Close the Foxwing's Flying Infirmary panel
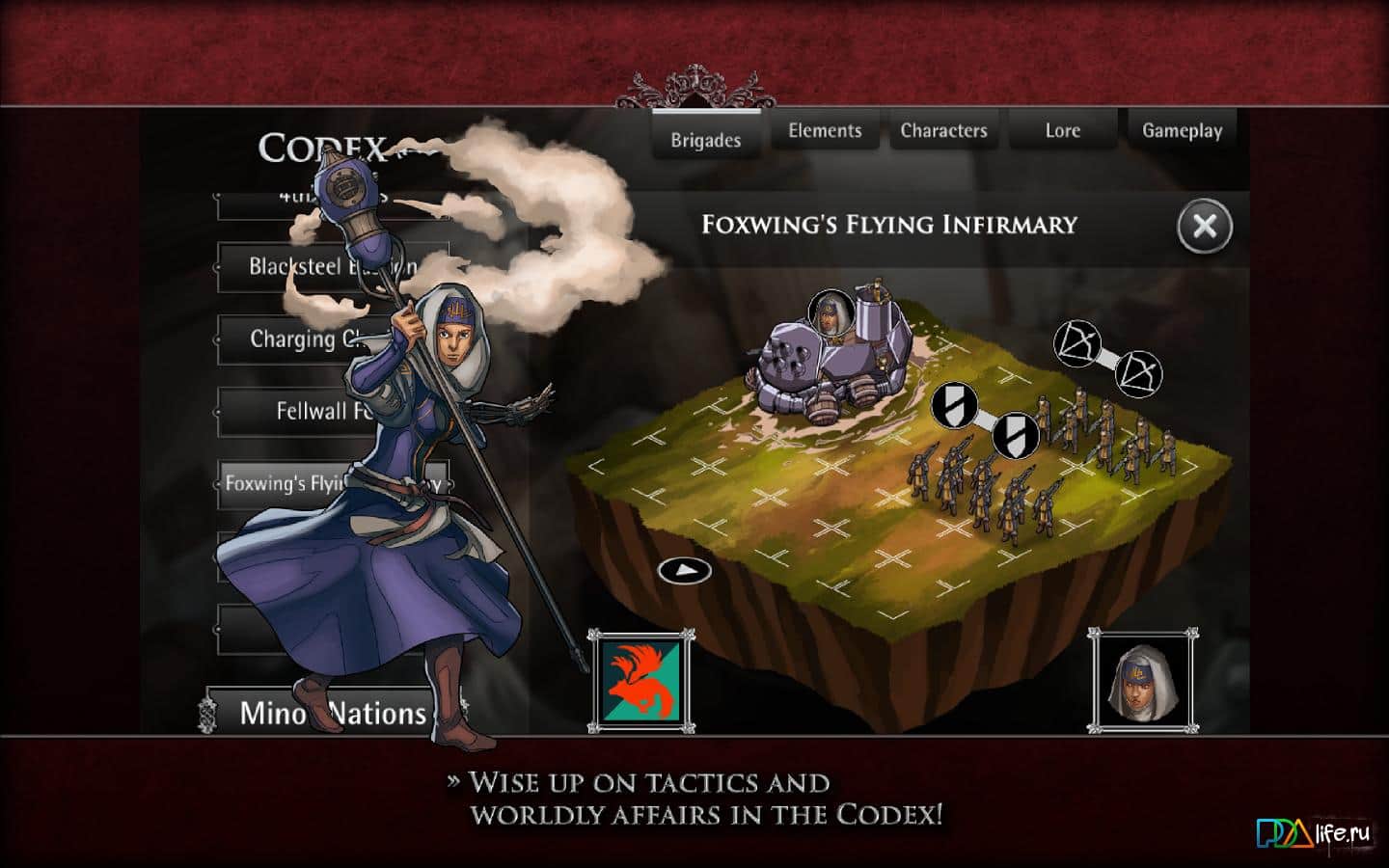1389x868 pixels. [1203, 227]
